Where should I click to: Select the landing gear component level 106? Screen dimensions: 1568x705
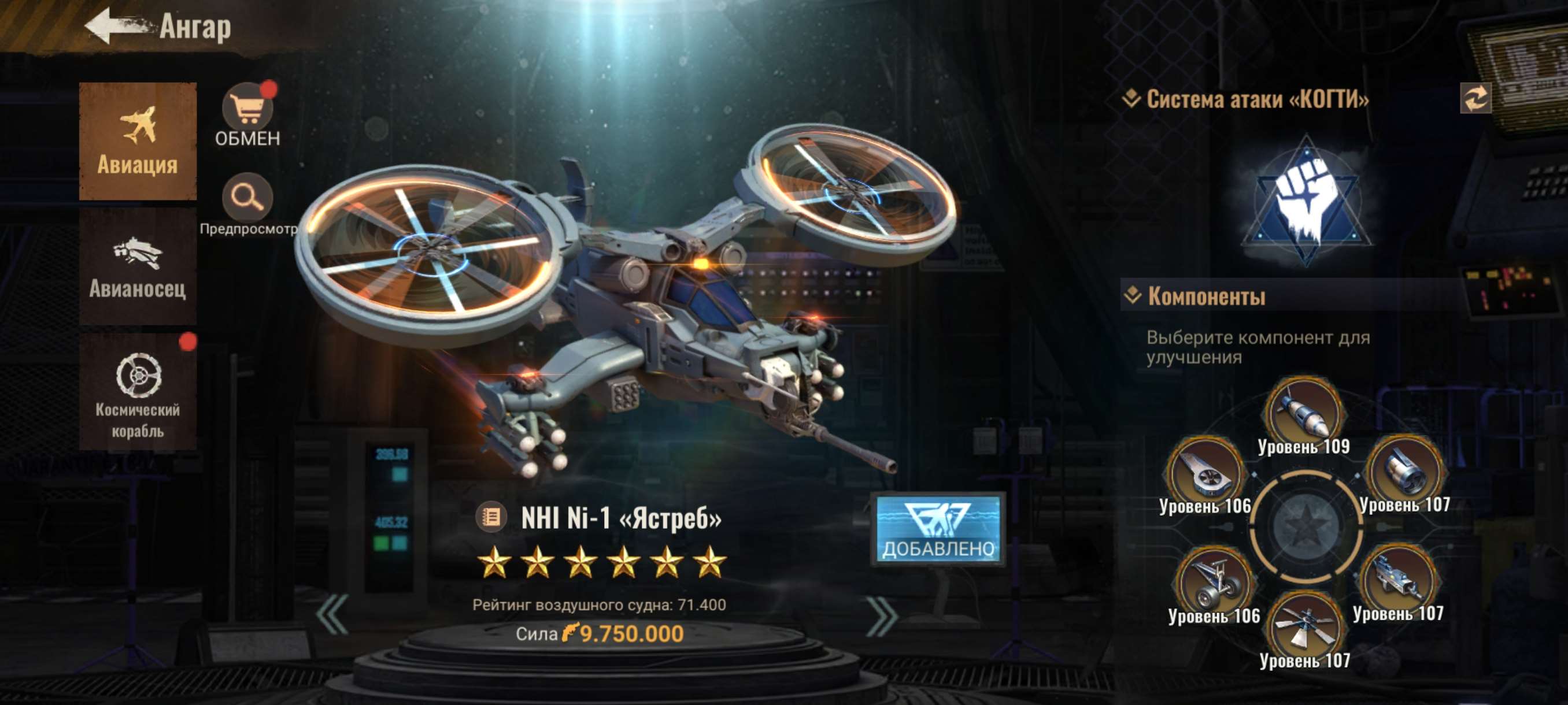point(1213,582)
